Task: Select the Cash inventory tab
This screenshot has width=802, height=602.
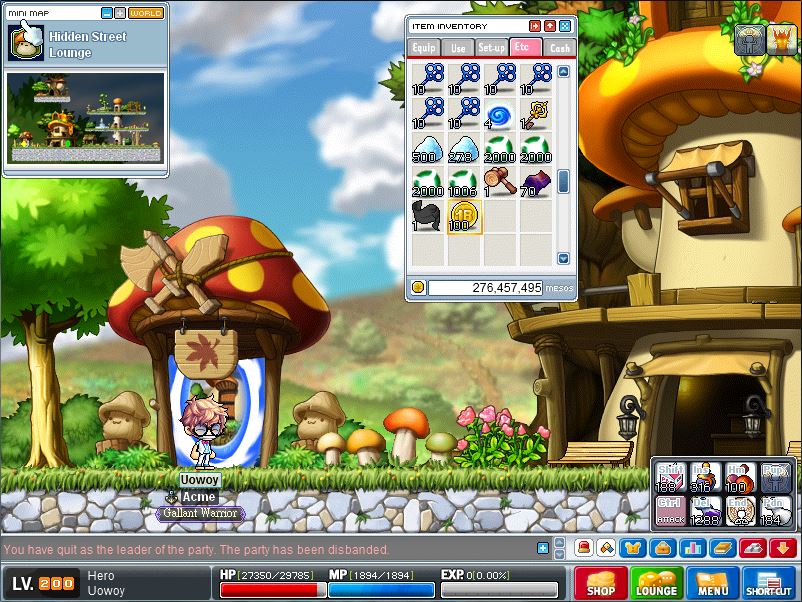Action: click(x=559, y=47)
